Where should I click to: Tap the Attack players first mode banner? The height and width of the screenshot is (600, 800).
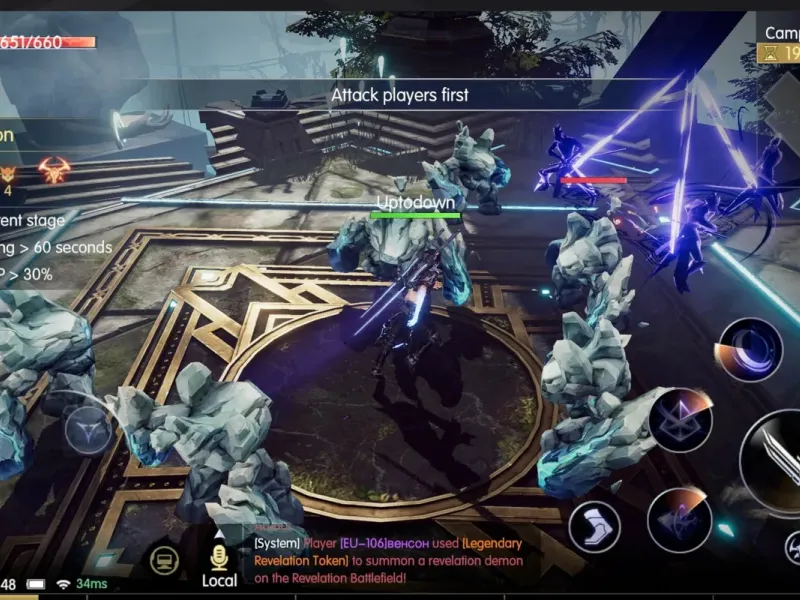400,95
